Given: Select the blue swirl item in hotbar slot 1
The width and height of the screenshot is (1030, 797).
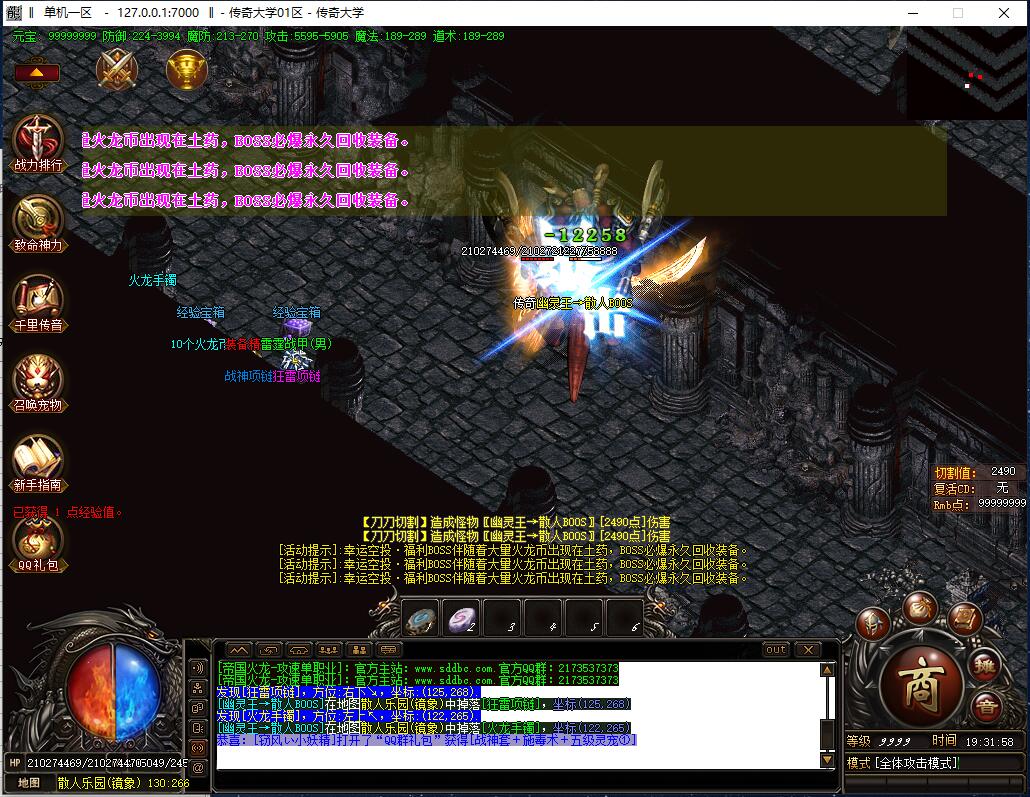Looking at the screenshot, I should (x=423, y=619).
